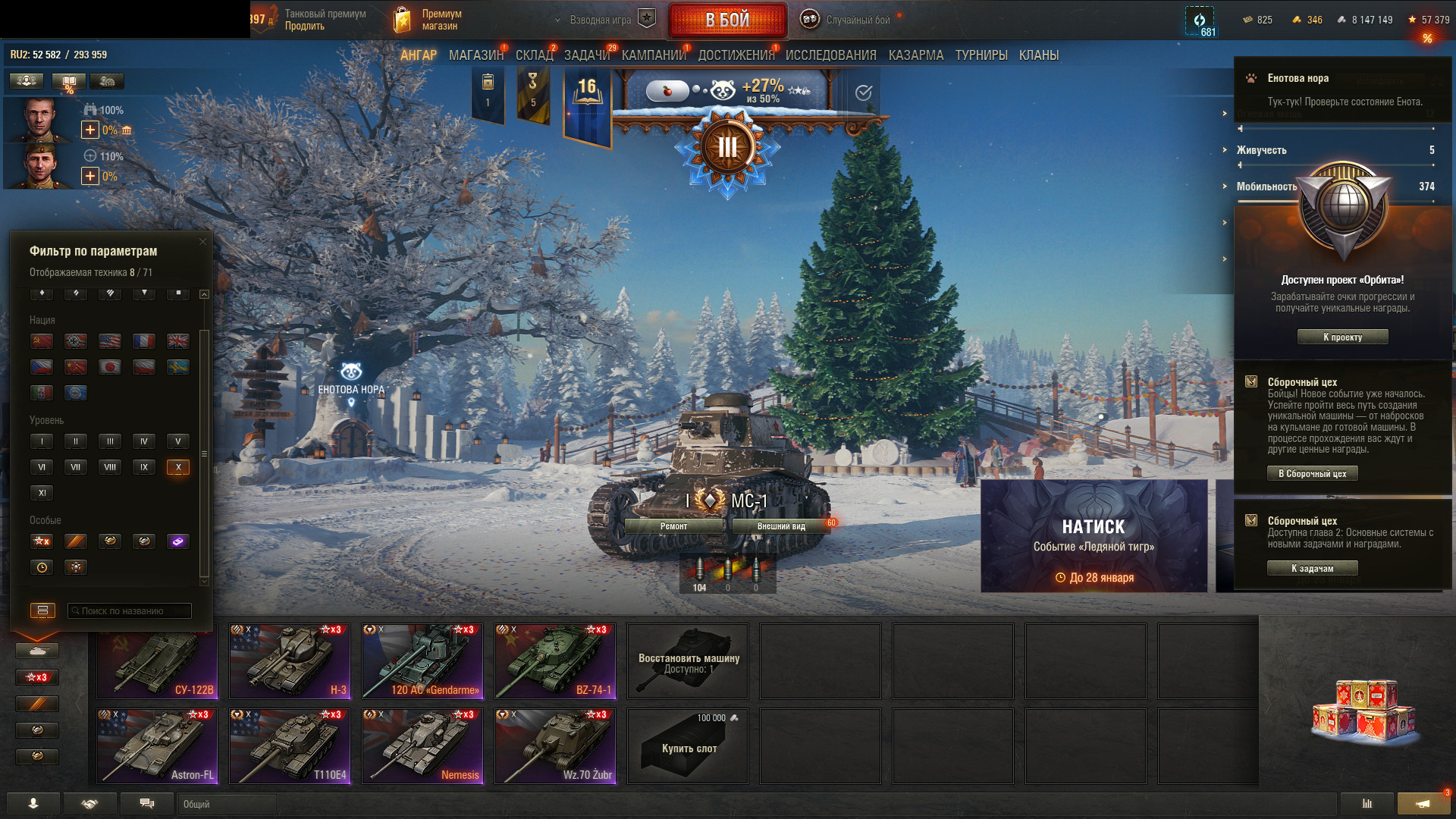Image resolution: width=1456 pixels, height=819 pixels.
Task: Switch to the ИССЛЕДОВАНИЯ tab
Action: (830, 55)
